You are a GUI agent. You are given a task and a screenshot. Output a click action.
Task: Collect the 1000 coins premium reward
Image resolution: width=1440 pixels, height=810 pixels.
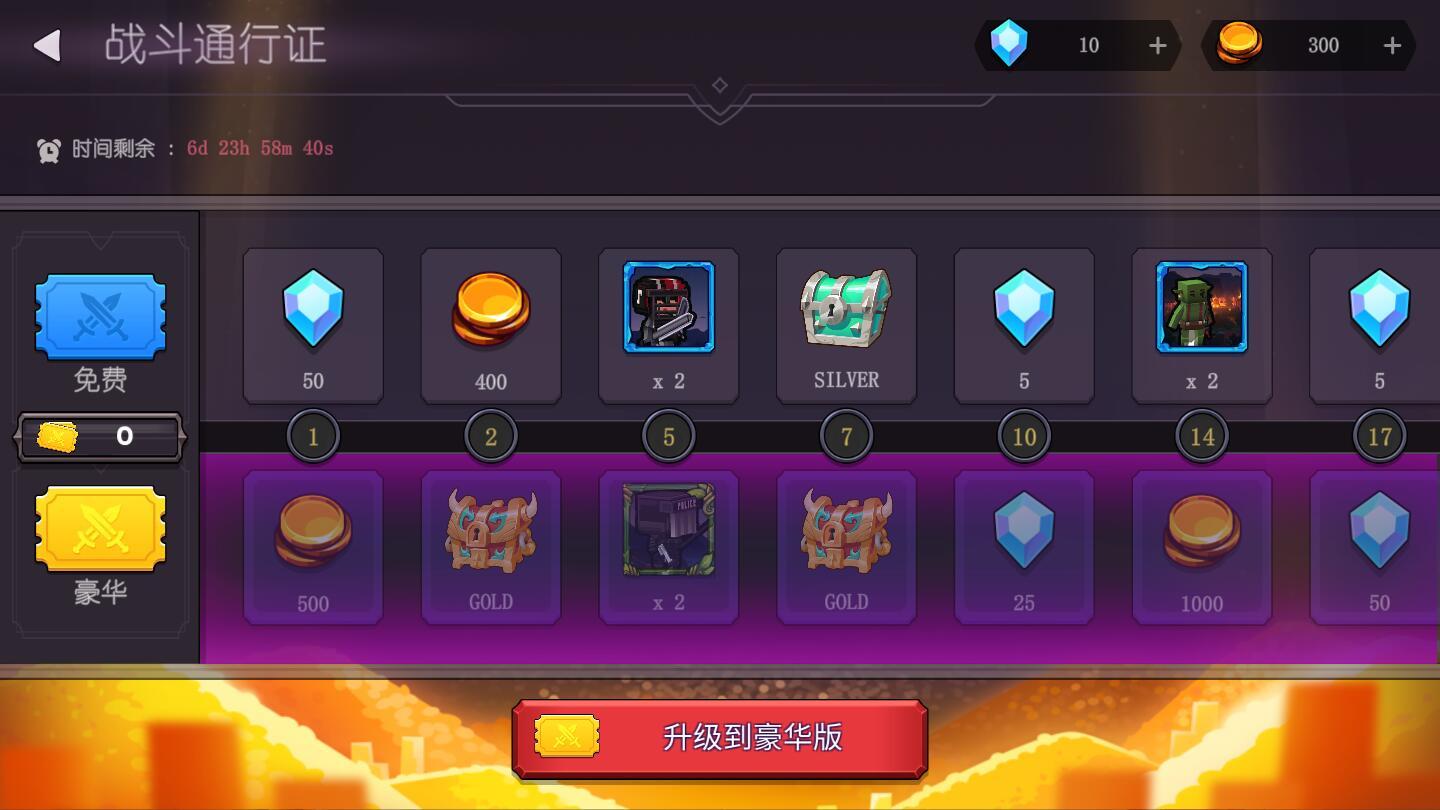click(1201, 547)
